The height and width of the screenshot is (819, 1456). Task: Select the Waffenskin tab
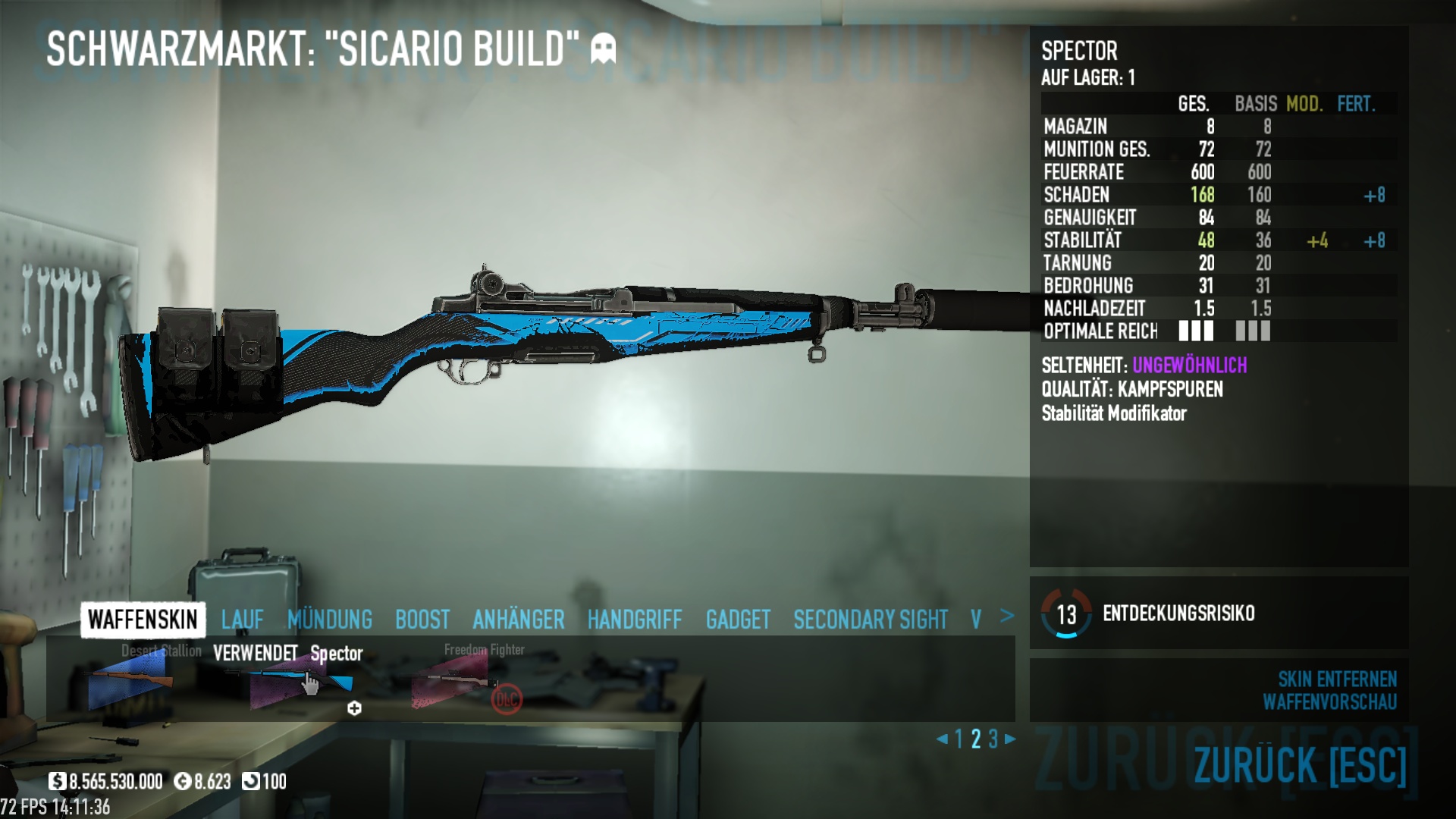(x=143, y=620)
